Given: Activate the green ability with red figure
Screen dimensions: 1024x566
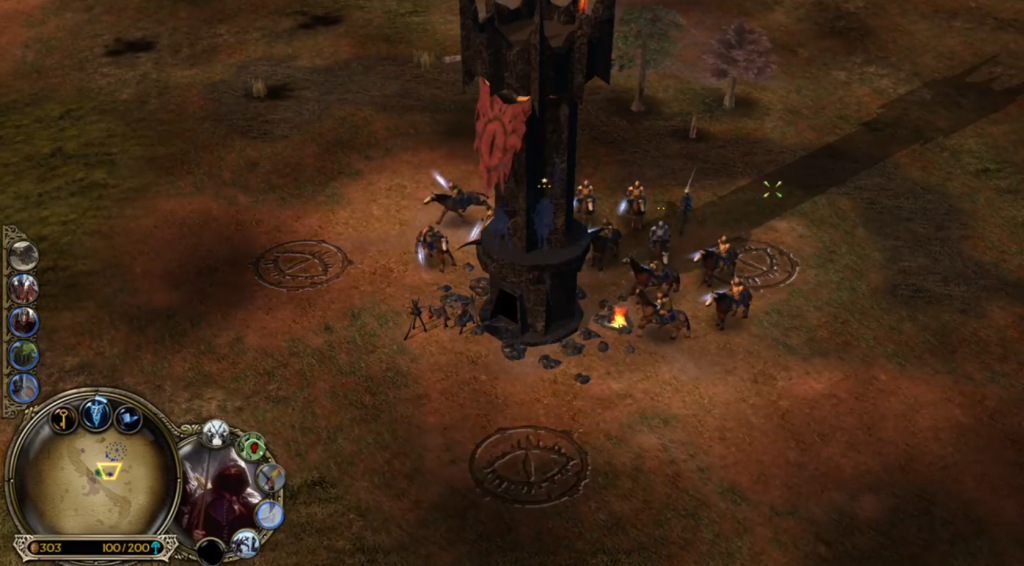Looking at the screenshot, I should pos(251,446).
